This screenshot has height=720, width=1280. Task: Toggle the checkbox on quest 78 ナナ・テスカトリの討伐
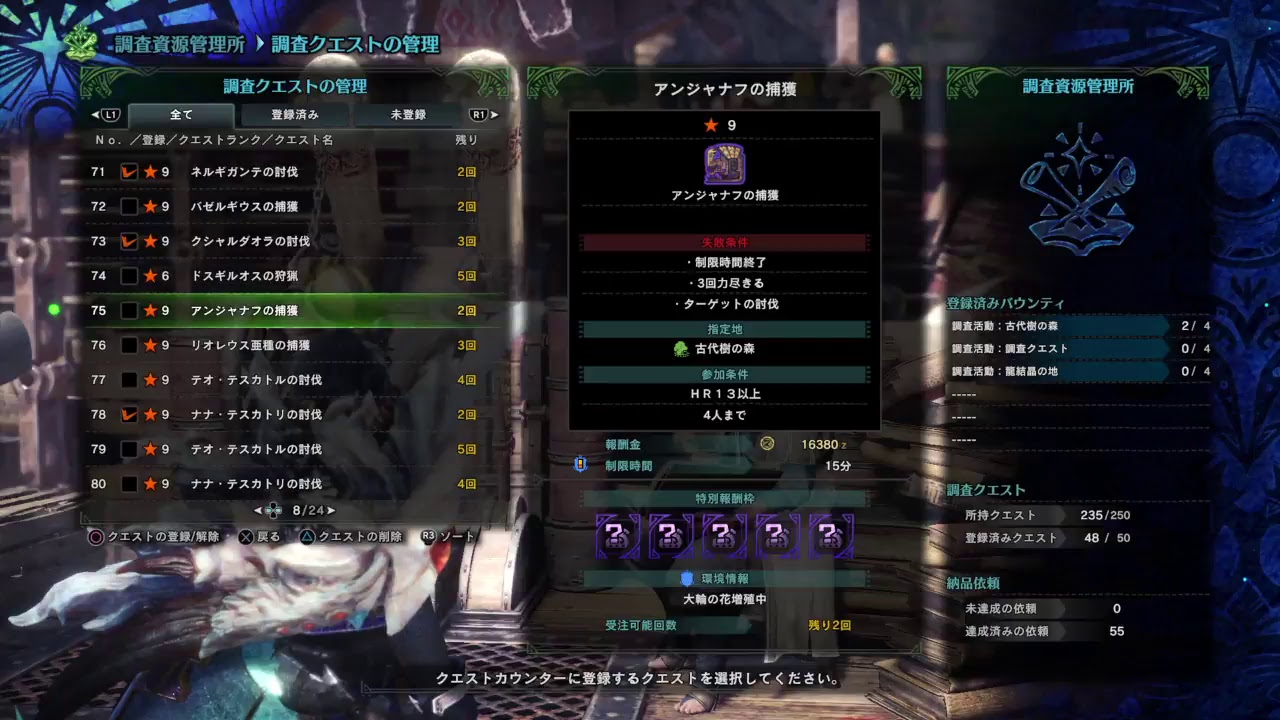128,413
